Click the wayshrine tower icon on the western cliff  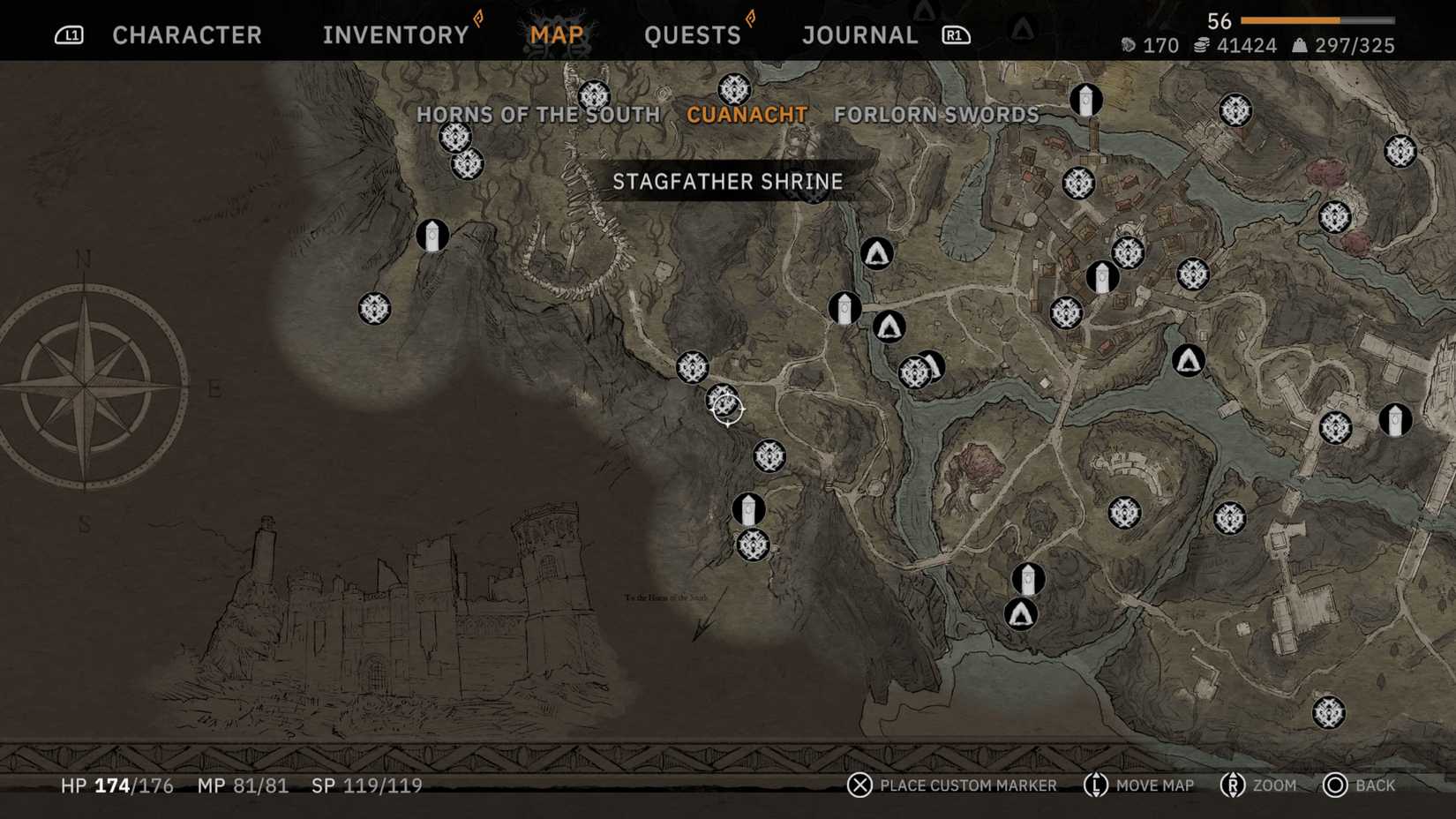pos(431,234)
